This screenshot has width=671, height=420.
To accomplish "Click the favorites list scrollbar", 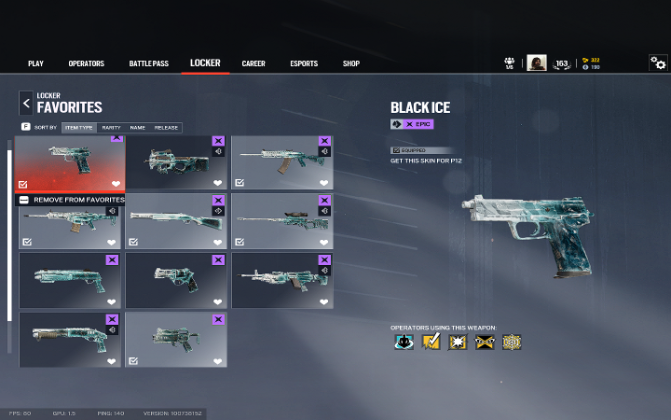I will pos(10,230).
